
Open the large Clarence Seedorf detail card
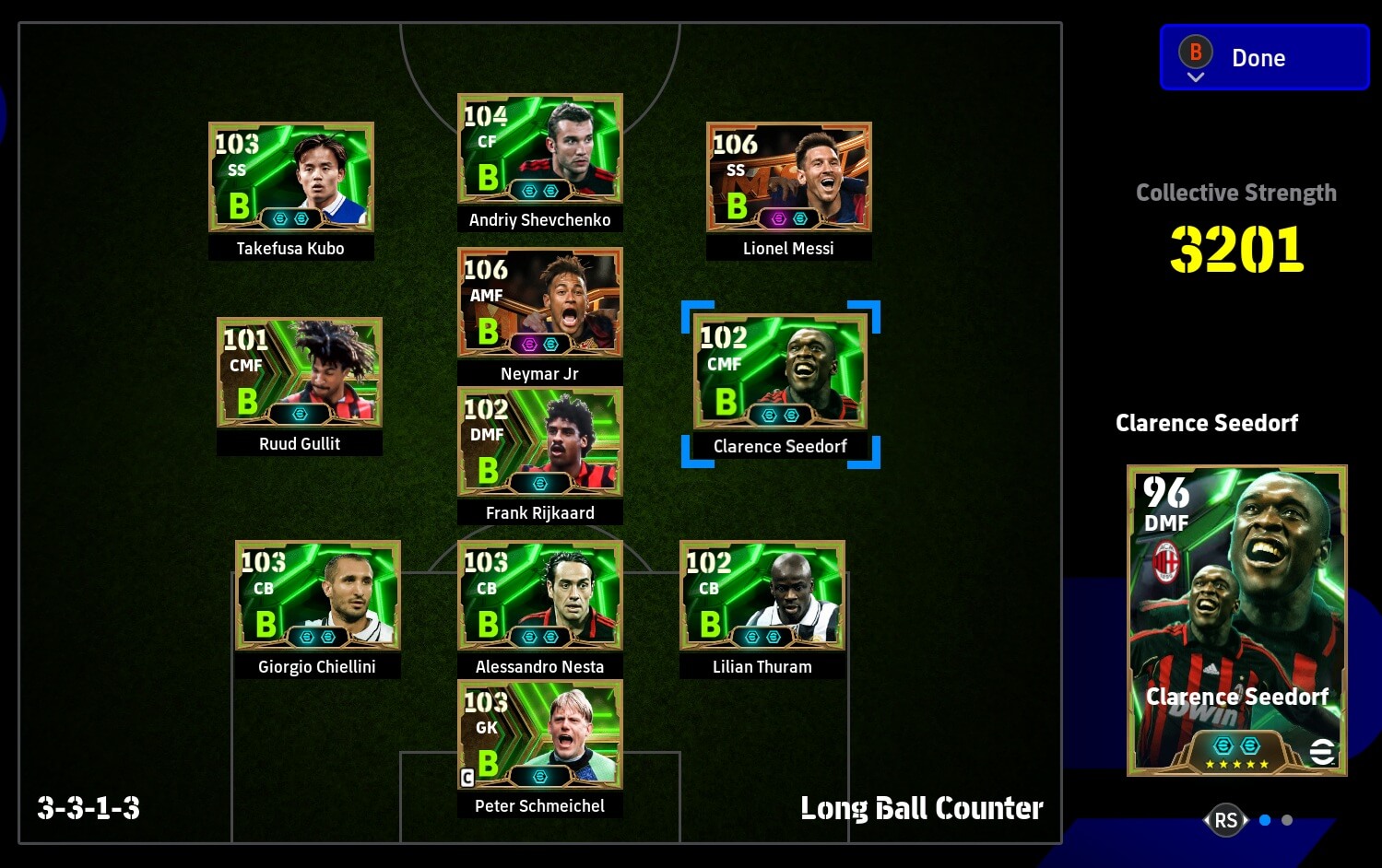pos(1236,620)
